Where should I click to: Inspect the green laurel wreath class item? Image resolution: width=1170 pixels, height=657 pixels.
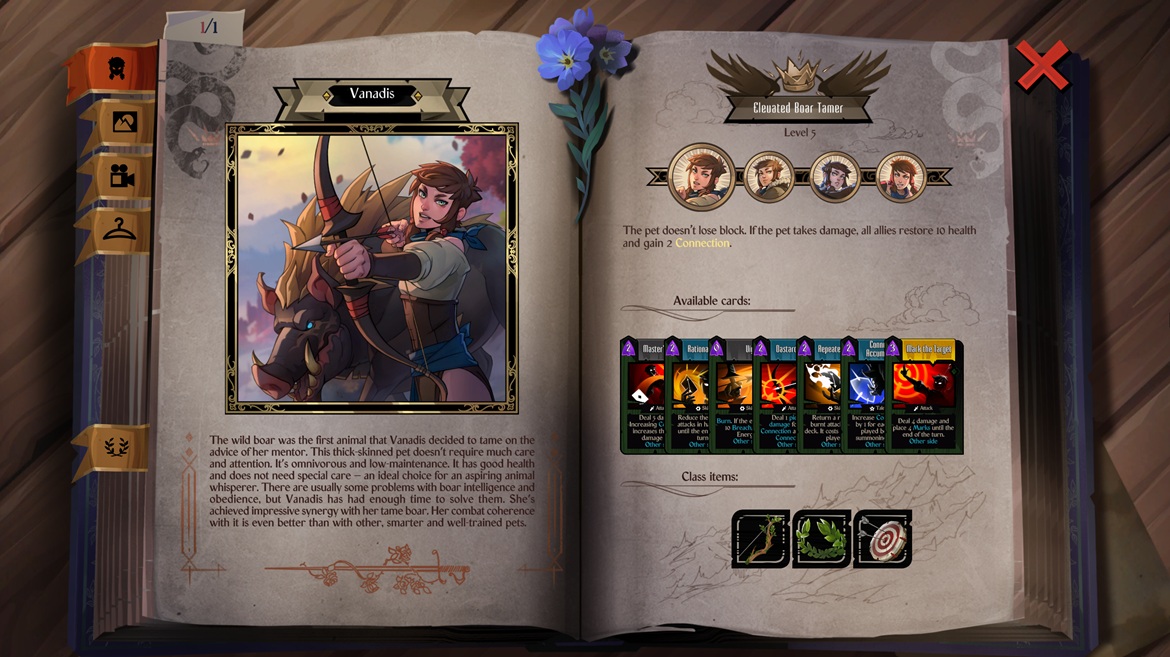(821, 539)
